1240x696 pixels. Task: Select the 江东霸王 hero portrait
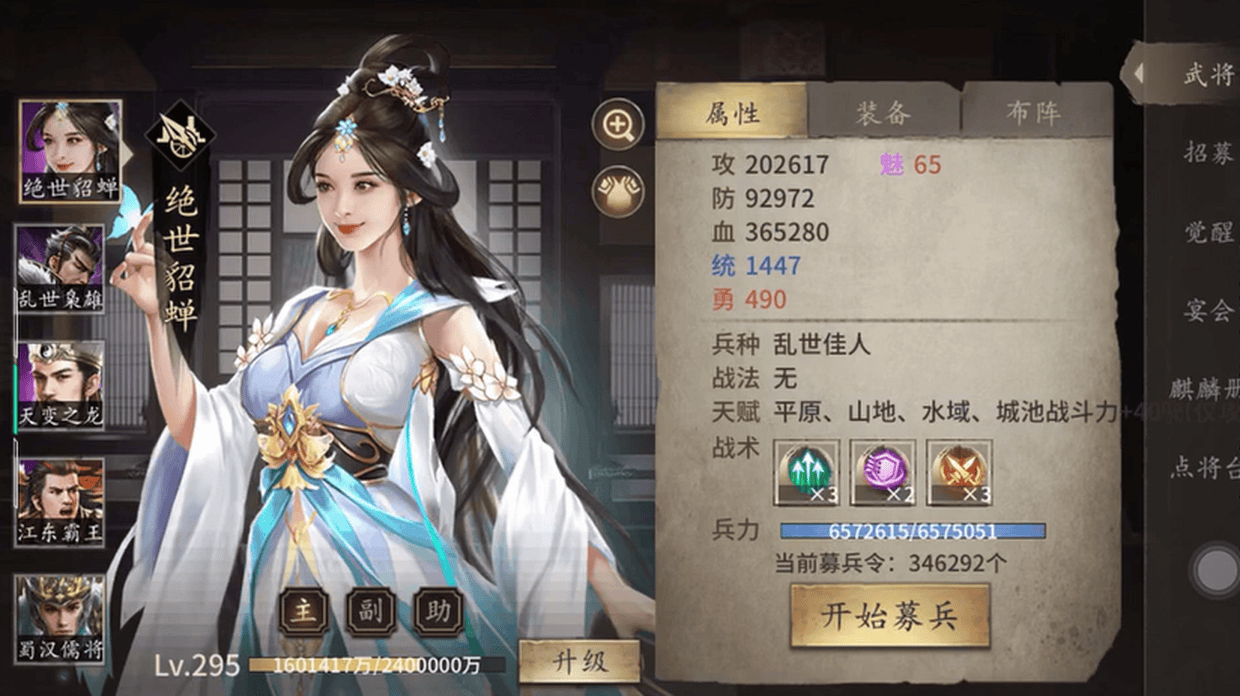tap(60, 502)
